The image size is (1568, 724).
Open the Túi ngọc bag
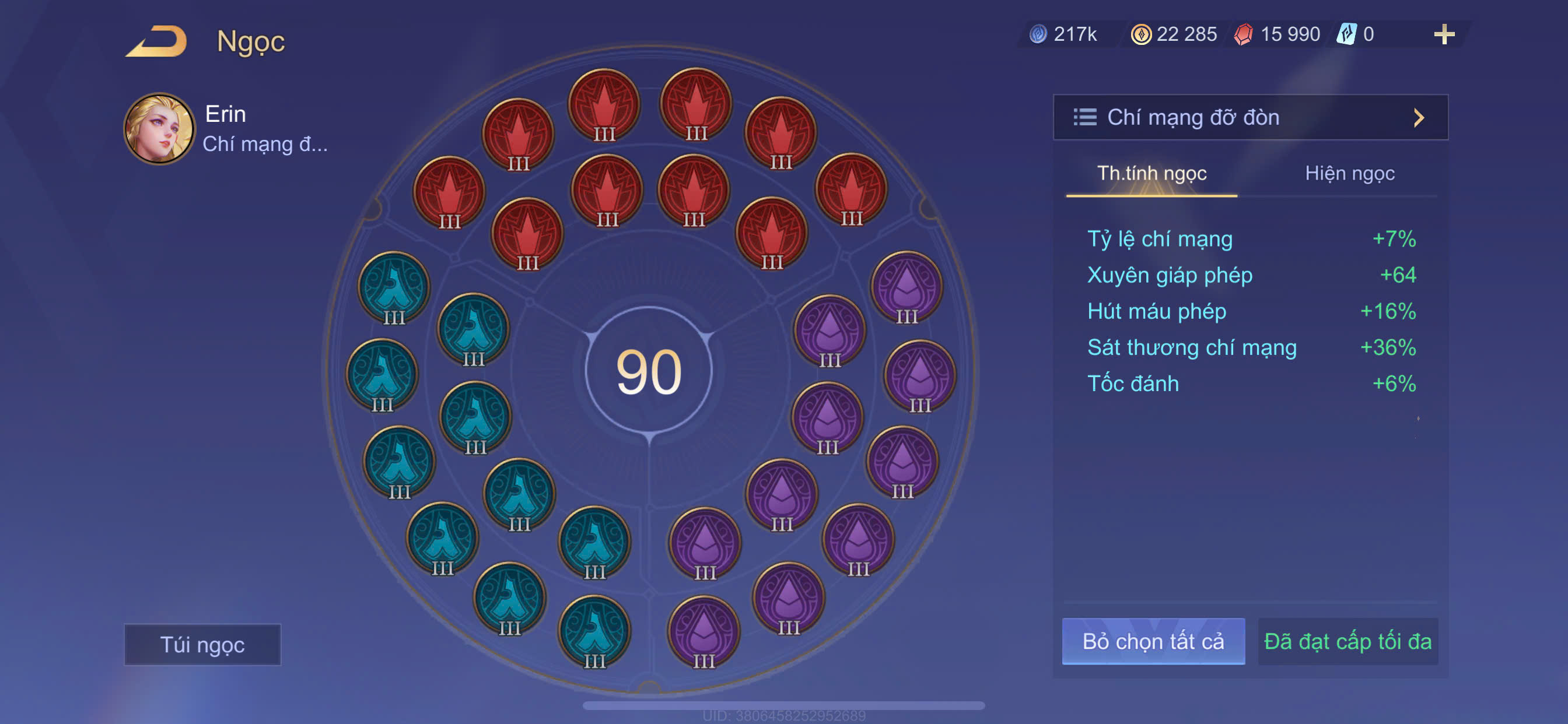pos(202,644)
